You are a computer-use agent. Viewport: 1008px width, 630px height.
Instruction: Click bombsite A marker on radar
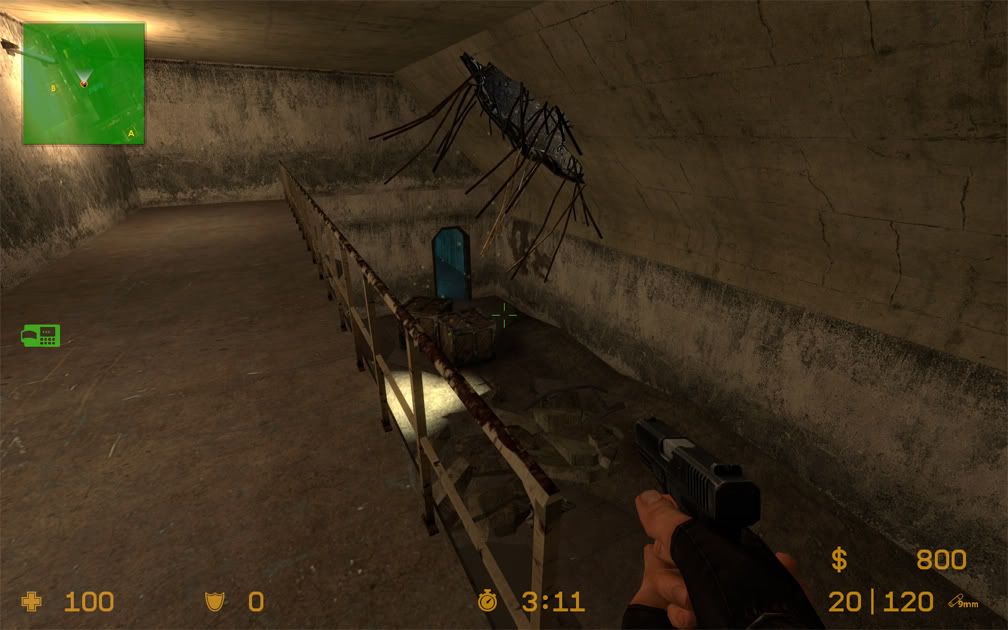pos(130,132)
